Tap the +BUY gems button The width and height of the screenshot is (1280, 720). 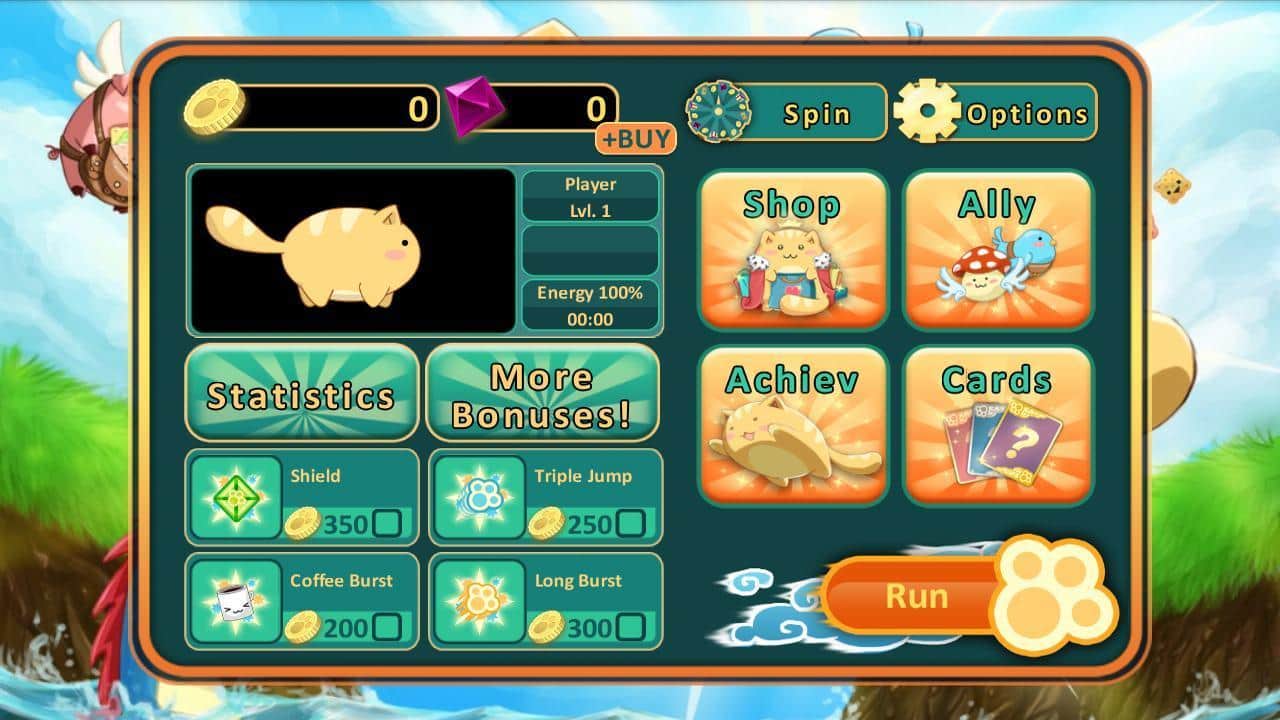tap(636, 139)
